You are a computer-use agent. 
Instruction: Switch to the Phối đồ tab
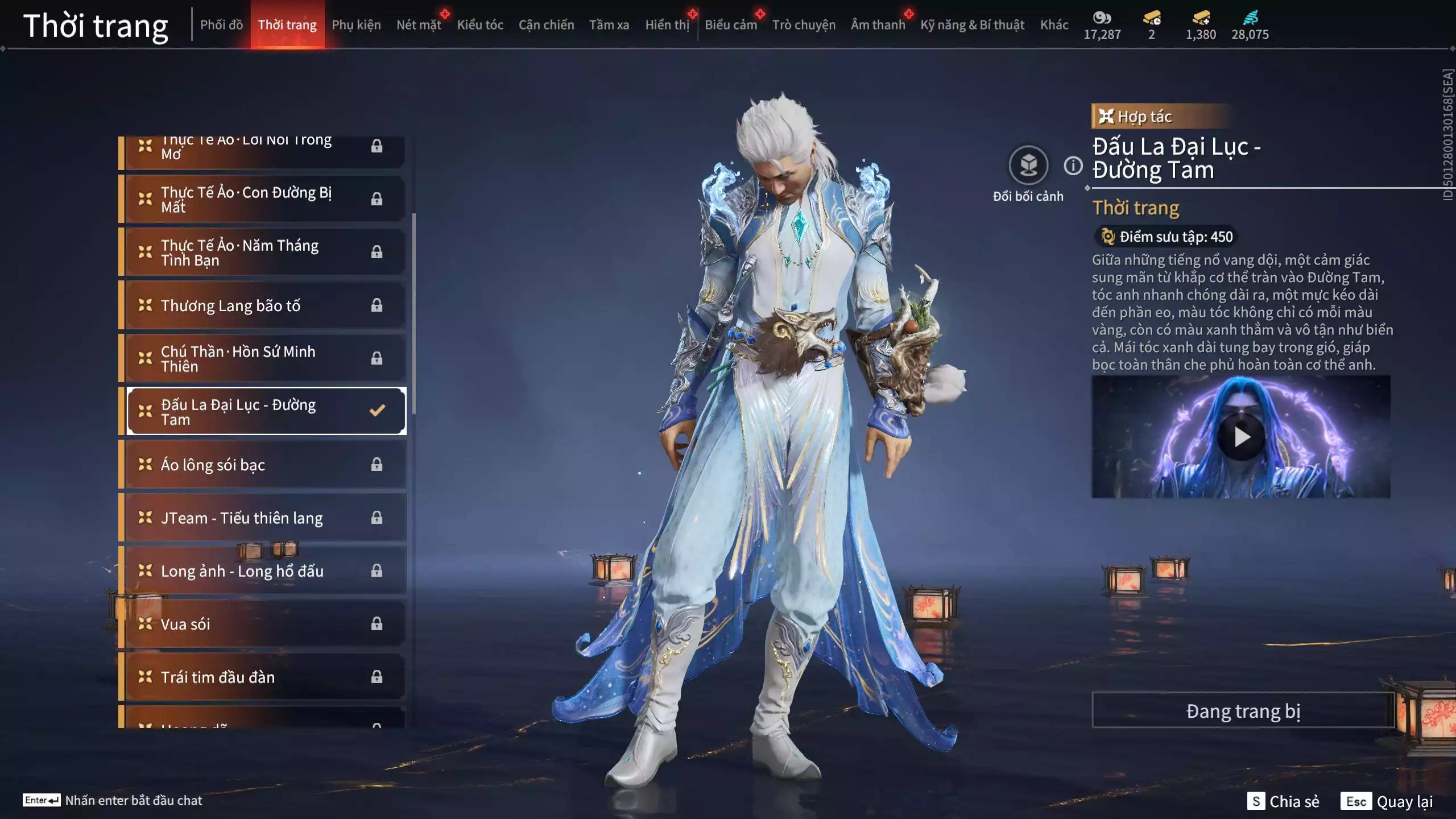pos(221,25)
